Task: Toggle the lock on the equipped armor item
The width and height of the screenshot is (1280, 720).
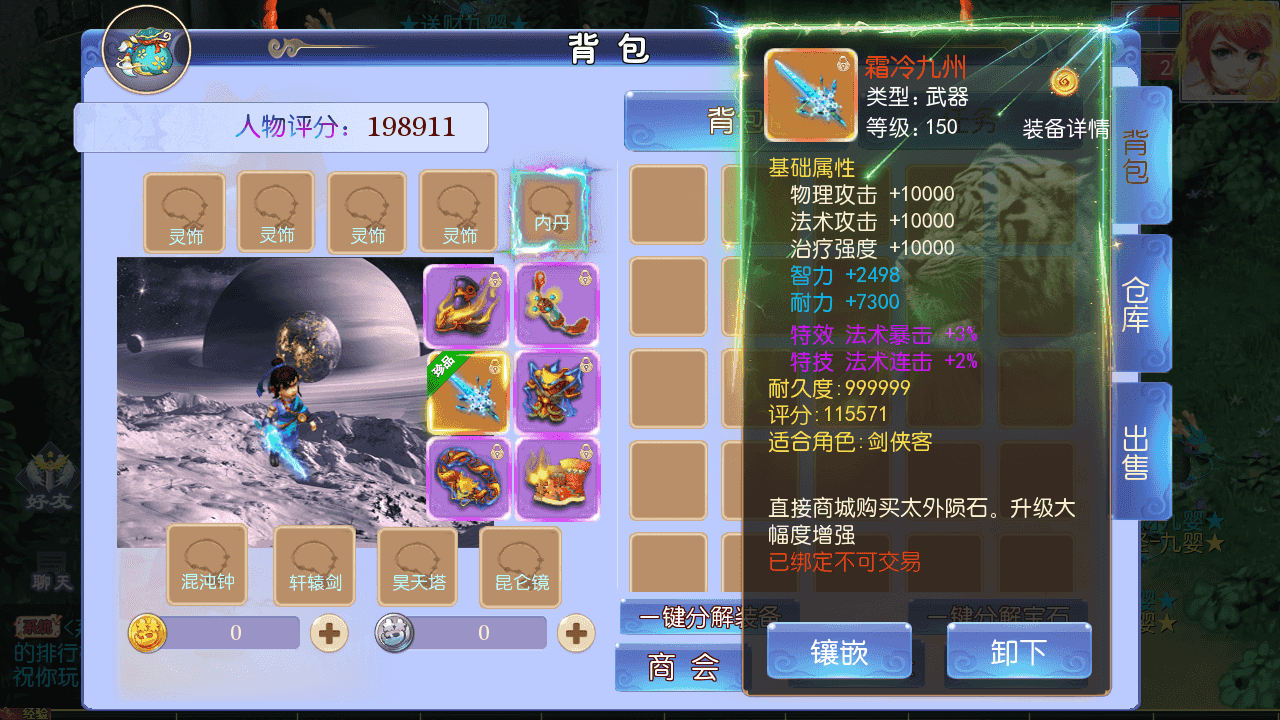Action: pos(584,366)
